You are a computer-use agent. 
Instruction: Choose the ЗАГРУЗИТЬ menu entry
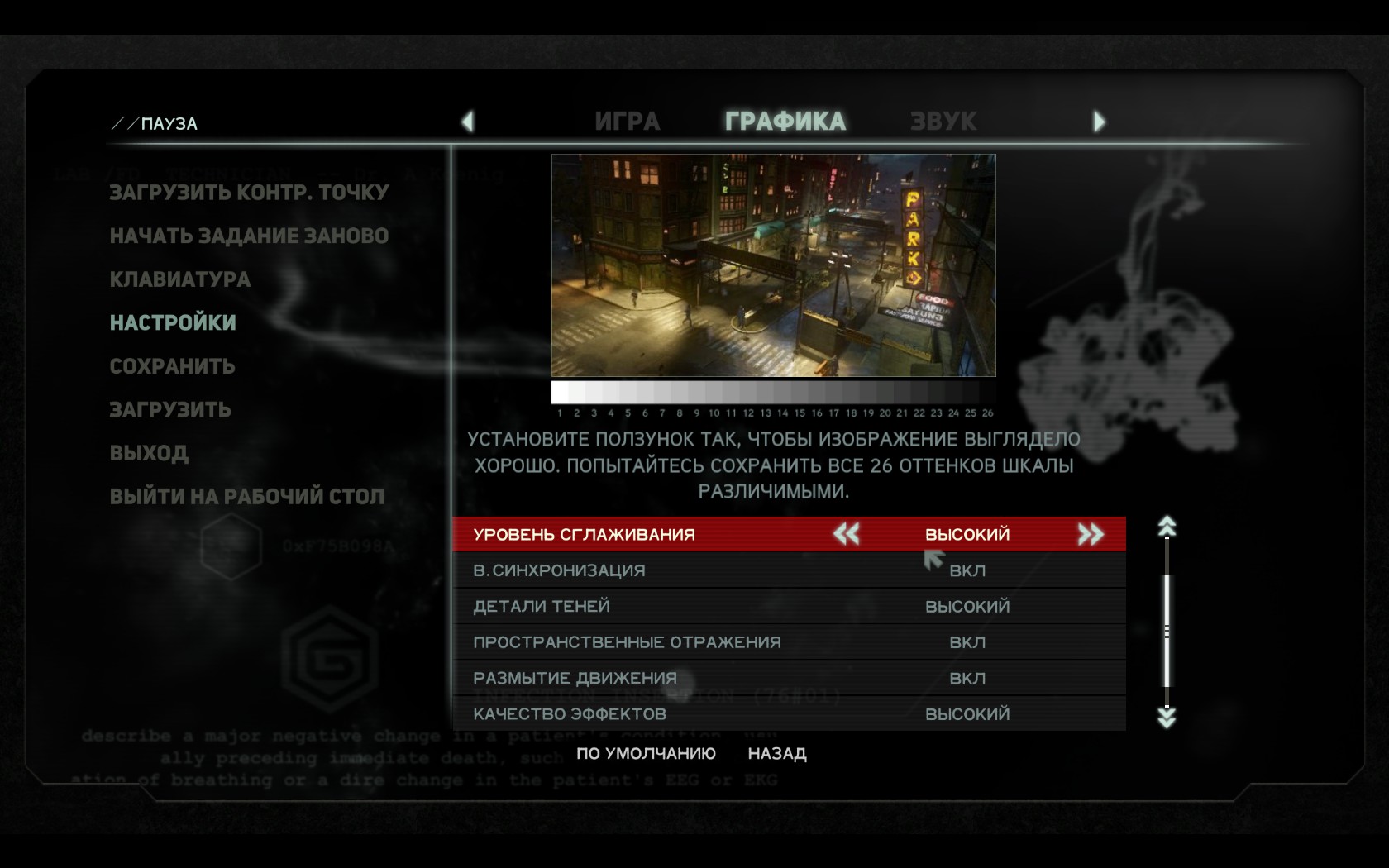click(x=170, y=410)
